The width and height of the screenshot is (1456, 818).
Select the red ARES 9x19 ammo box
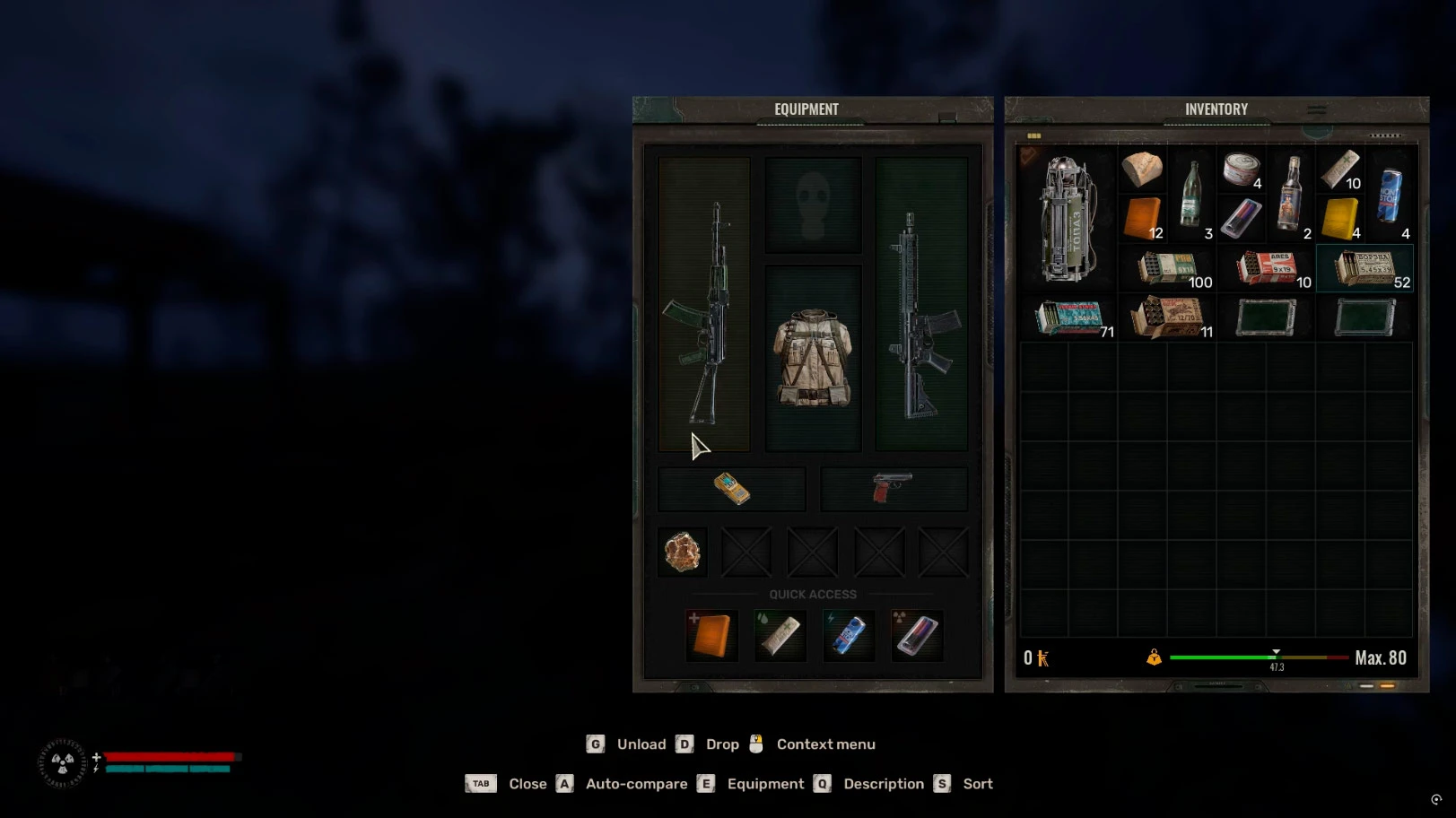pyautogui.click(x=1267, y=268)
